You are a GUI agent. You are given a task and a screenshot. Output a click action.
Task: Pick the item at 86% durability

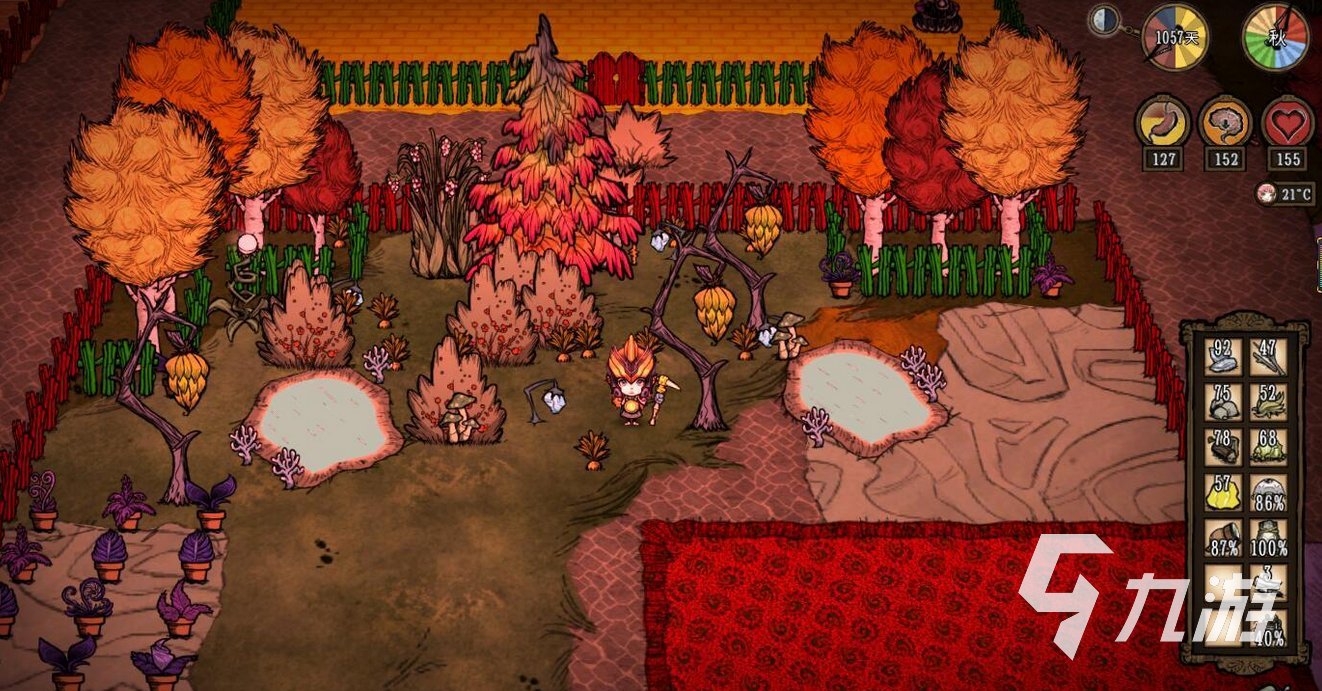[x=1269, y=491]
